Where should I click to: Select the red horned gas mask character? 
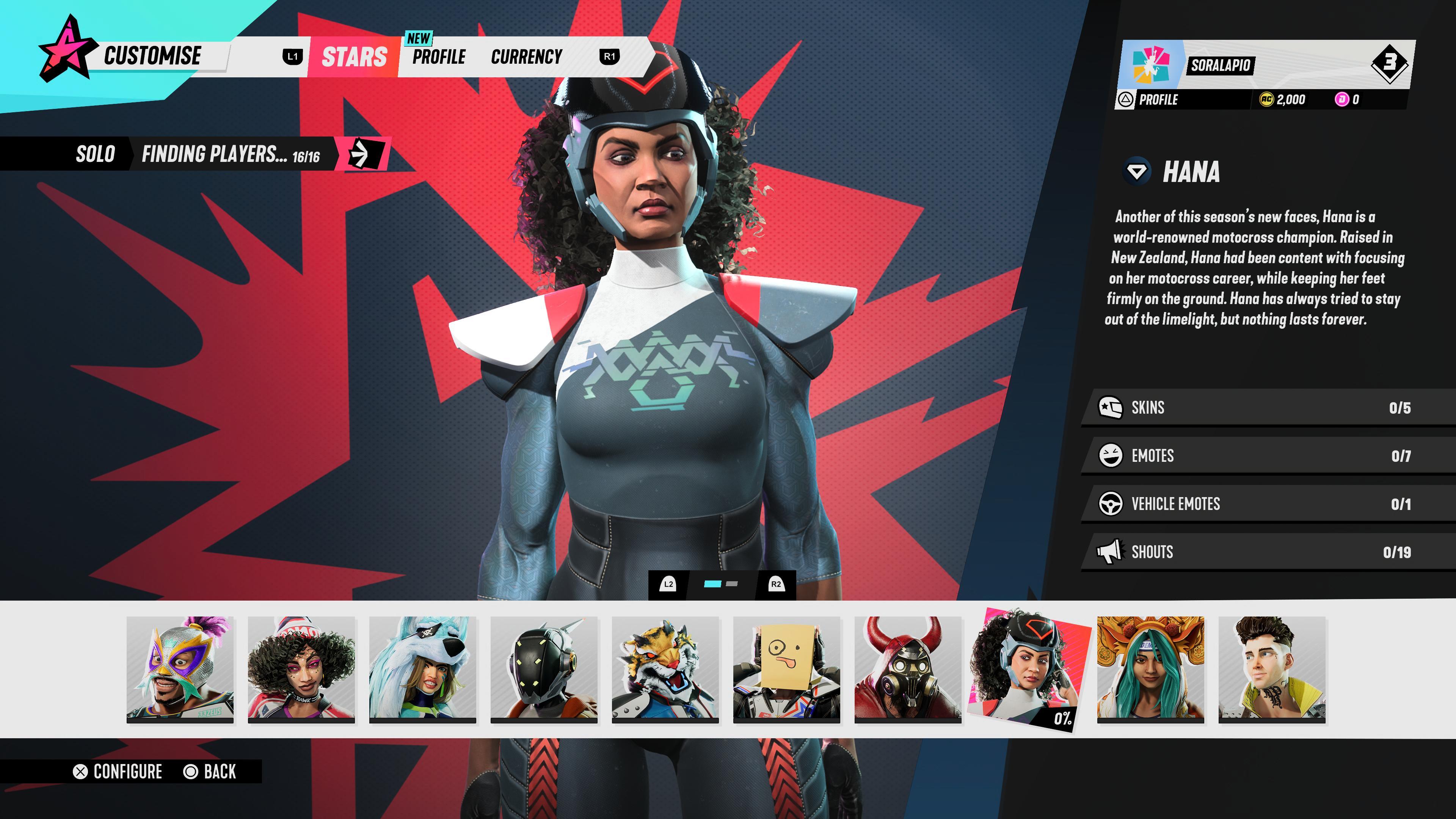(908, 669)
